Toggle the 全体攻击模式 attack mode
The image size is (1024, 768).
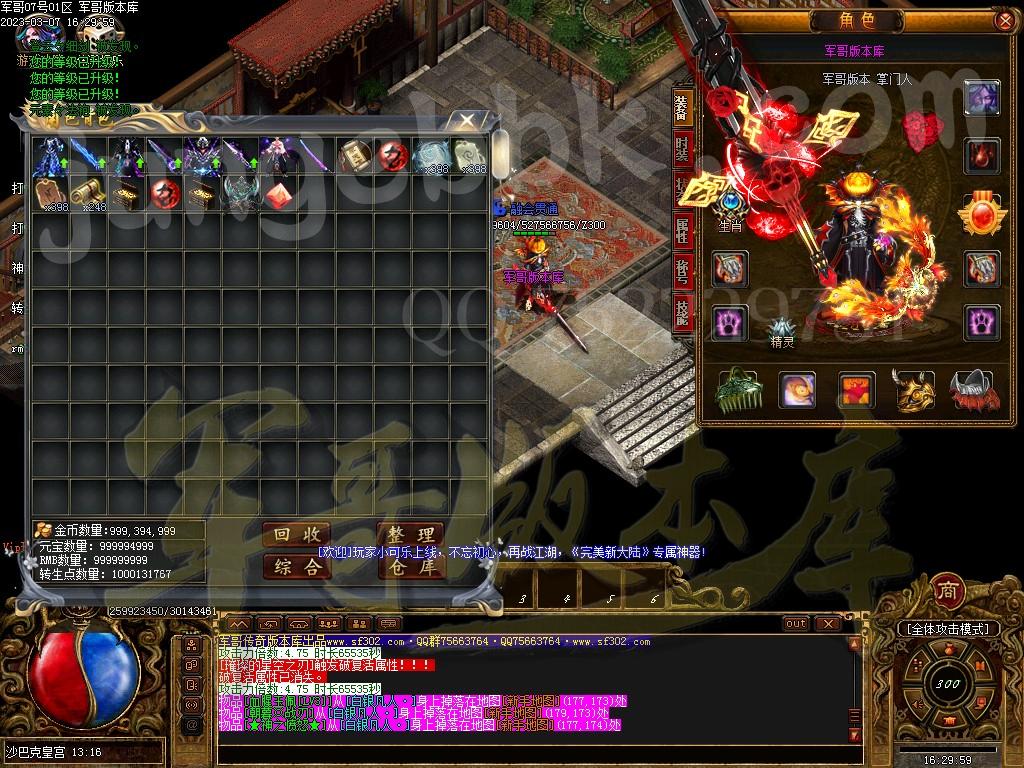[x=947, y=629]
